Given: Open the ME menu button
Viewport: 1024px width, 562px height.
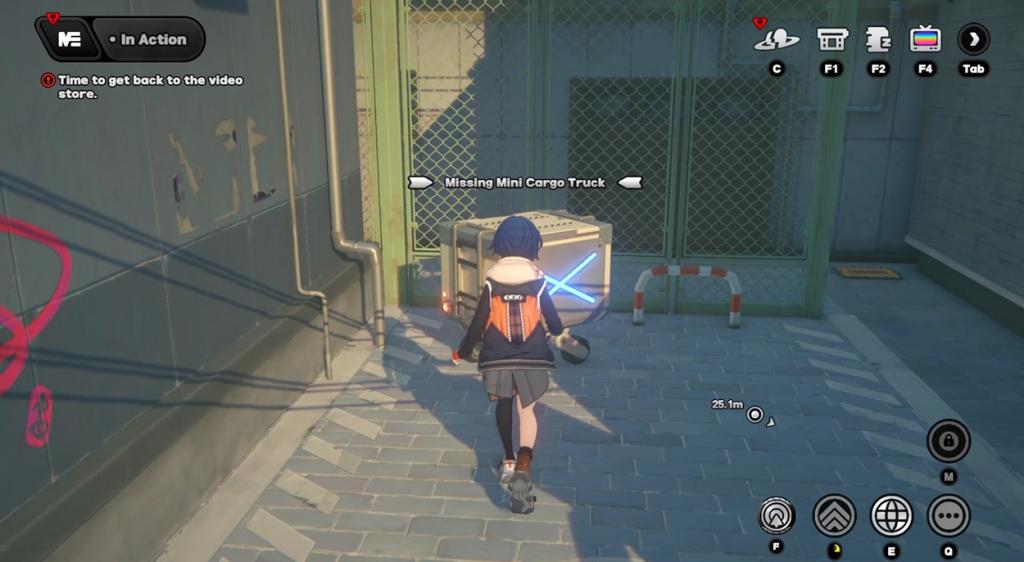Looking at the screenshot, I should point(68,40).
